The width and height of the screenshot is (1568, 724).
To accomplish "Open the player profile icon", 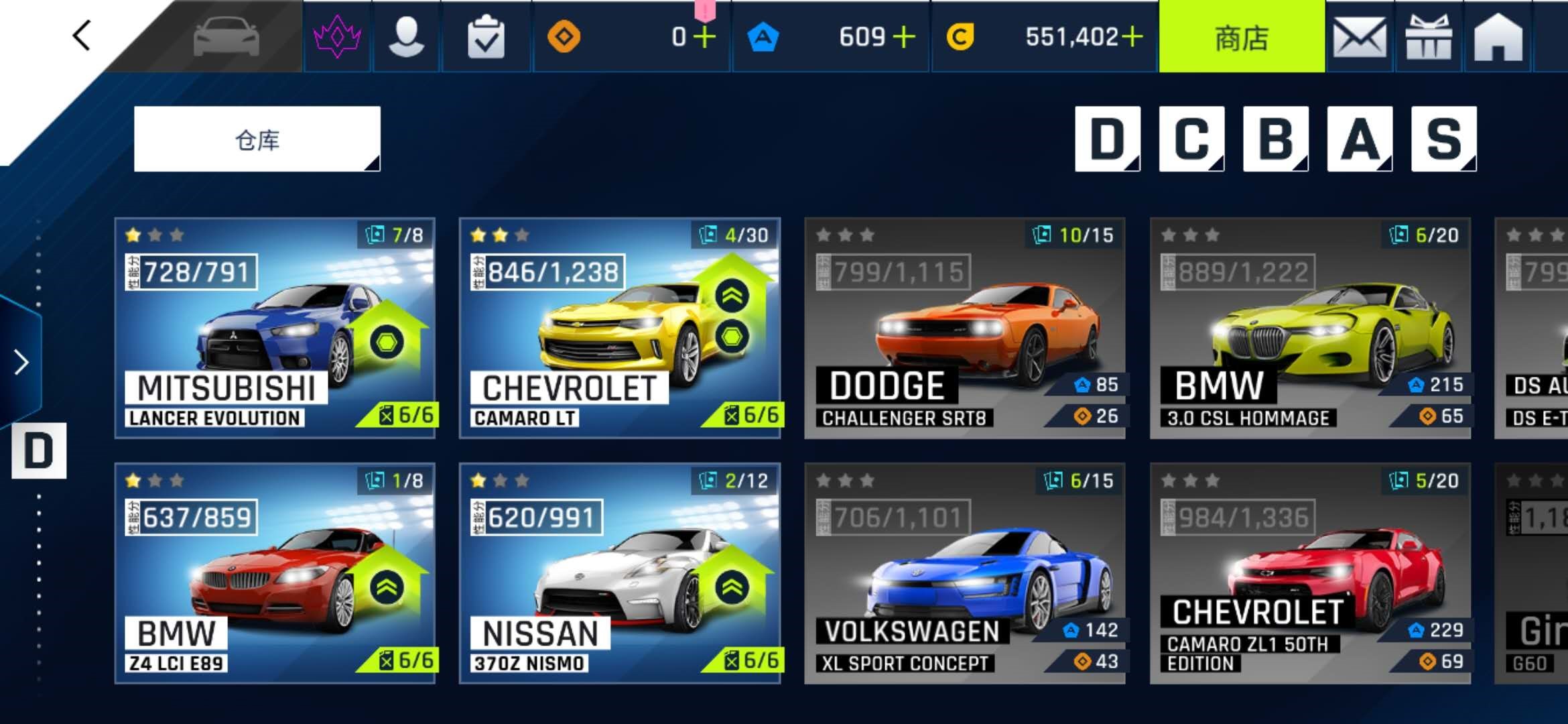I will [406, 37].
